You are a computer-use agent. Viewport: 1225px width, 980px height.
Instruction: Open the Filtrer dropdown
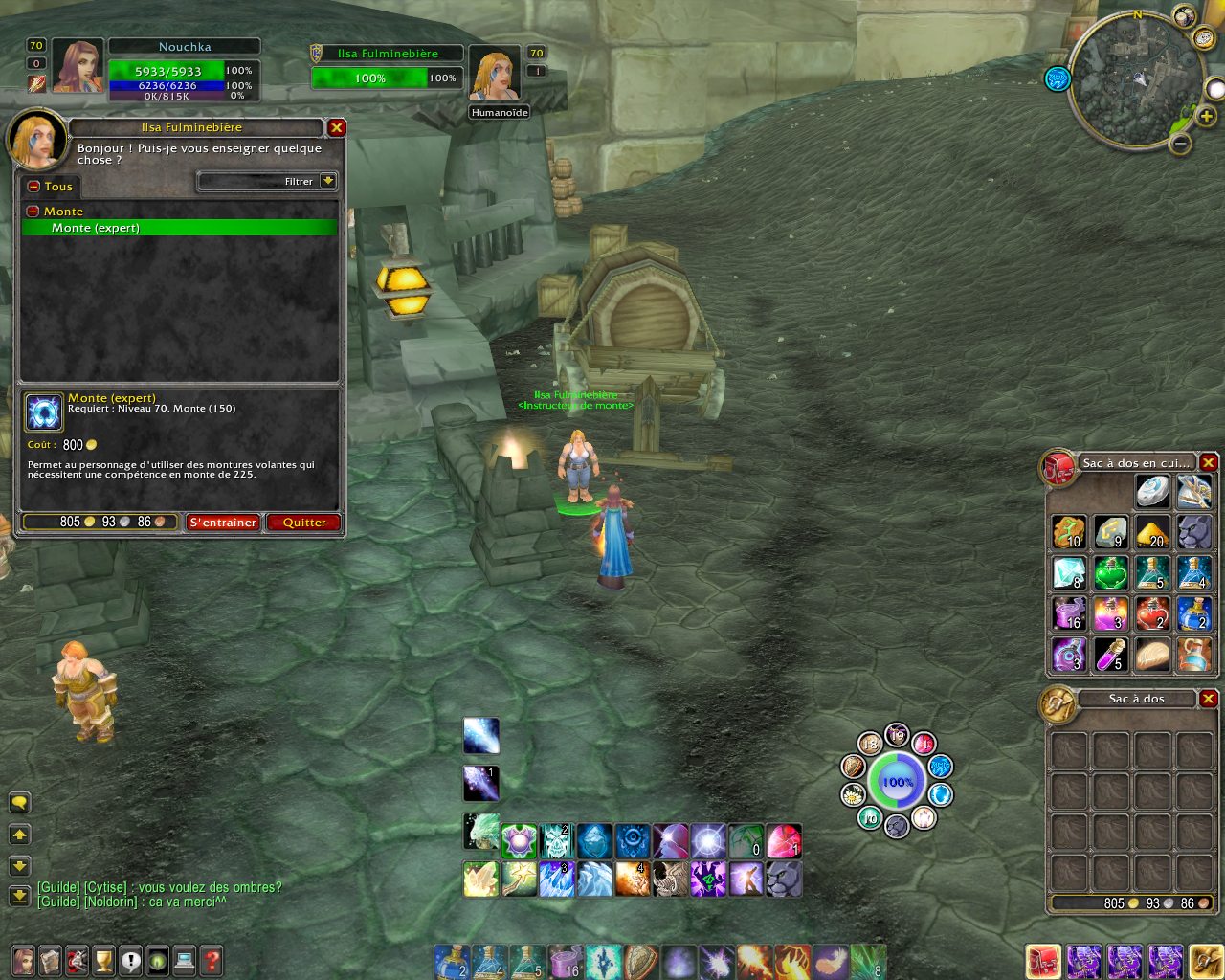click(x=328, y=181)
